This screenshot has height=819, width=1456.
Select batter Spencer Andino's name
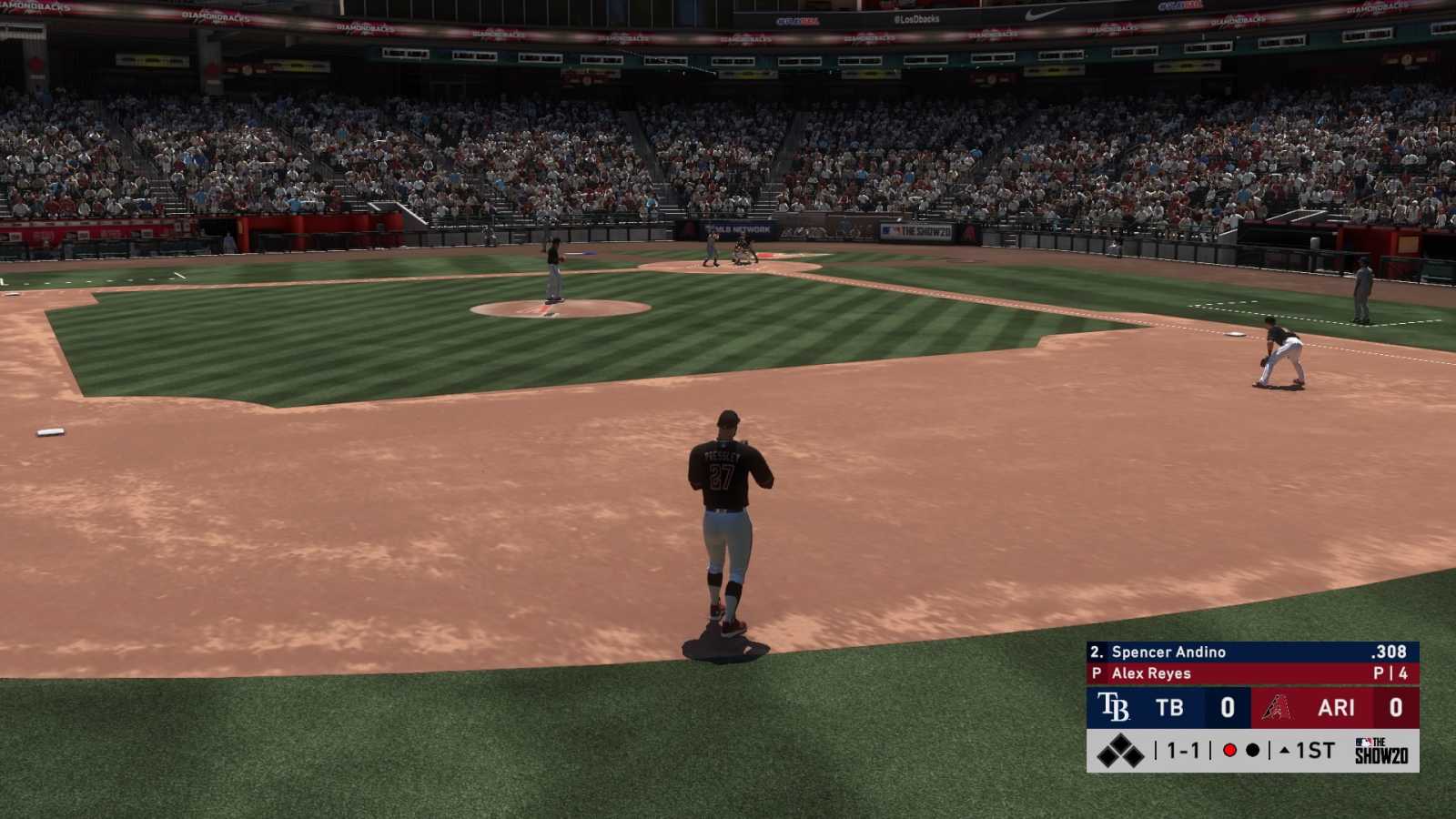[x=1169, y=652]
